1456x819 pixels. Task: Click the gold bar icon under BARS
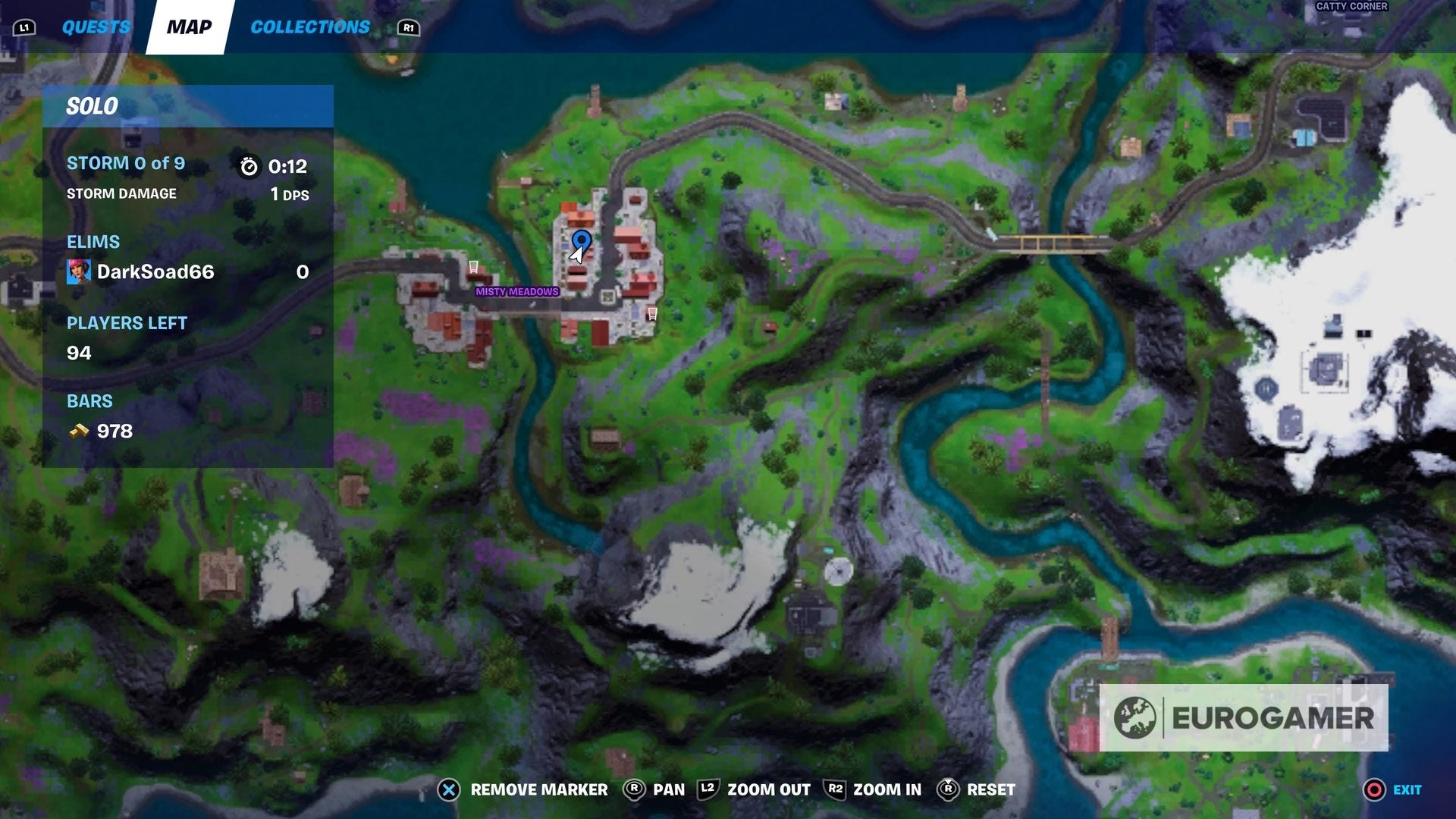pos(77,431)
